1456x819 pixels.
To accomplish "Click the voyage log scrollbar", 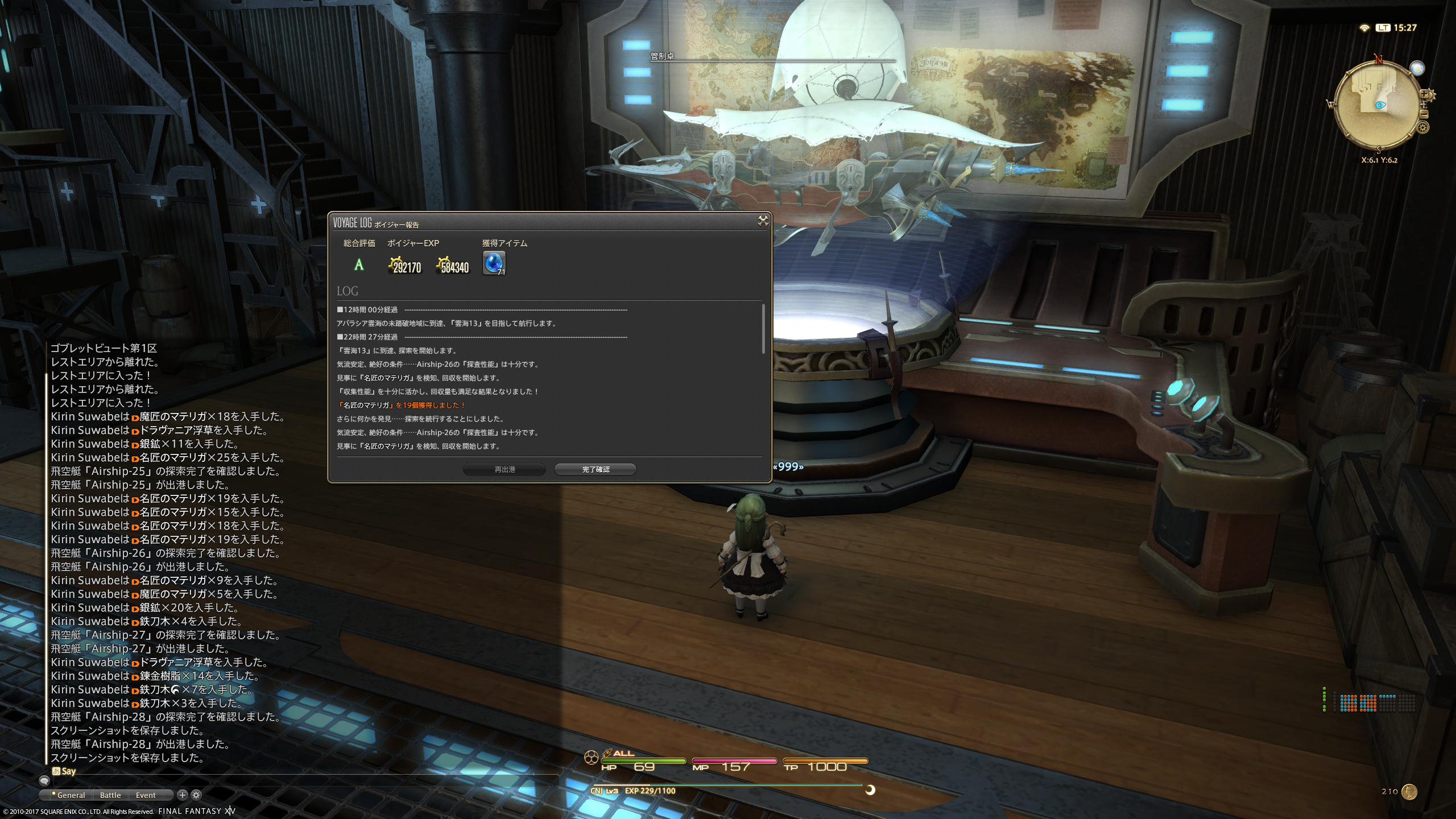I will pyautogui.click(x=763, y=329).
